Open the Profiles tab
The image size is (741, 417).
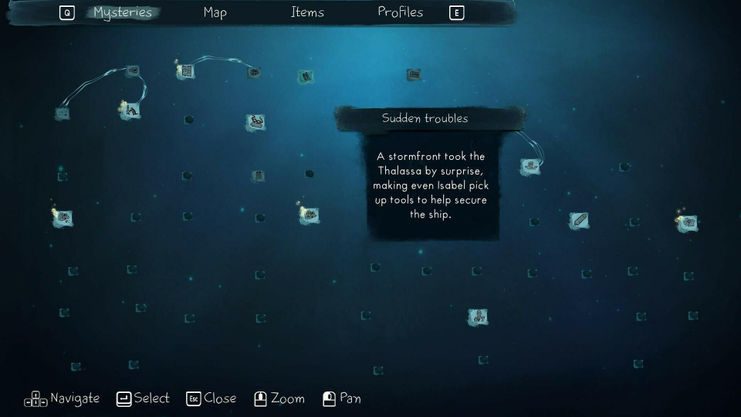(x=400, y=13)
